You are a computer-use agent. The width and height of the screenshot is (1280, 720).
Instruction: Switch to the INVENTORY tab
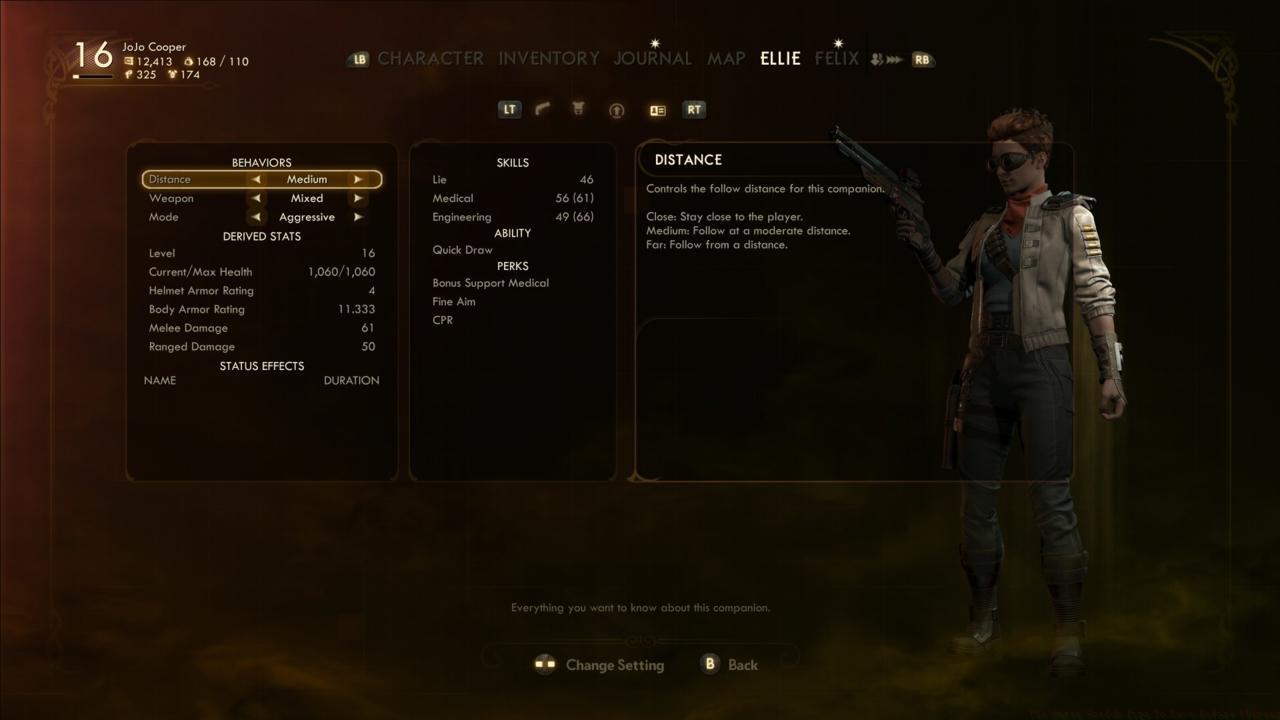(548, 58)
